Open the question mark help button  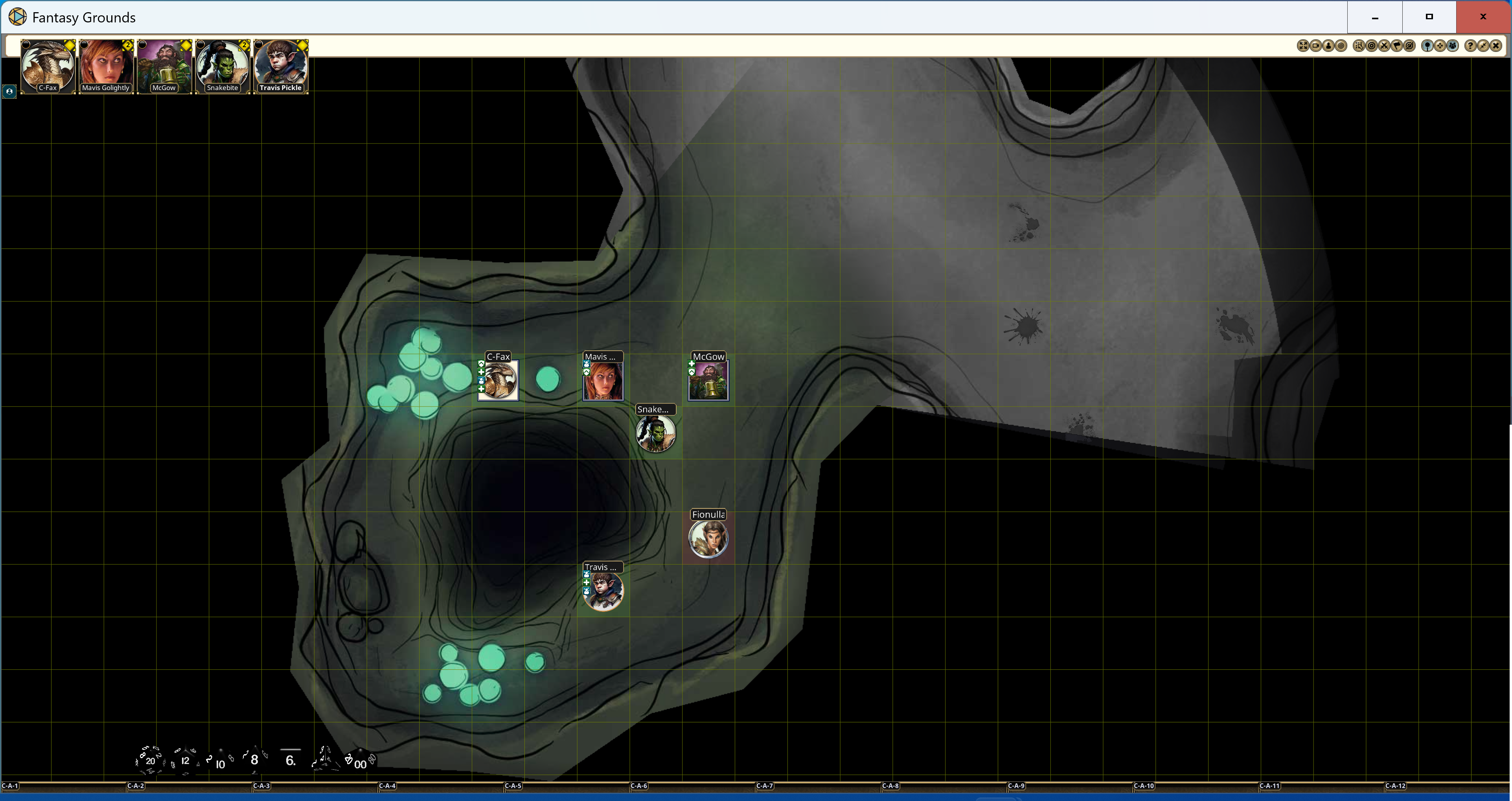click(x=1470, y=46)
